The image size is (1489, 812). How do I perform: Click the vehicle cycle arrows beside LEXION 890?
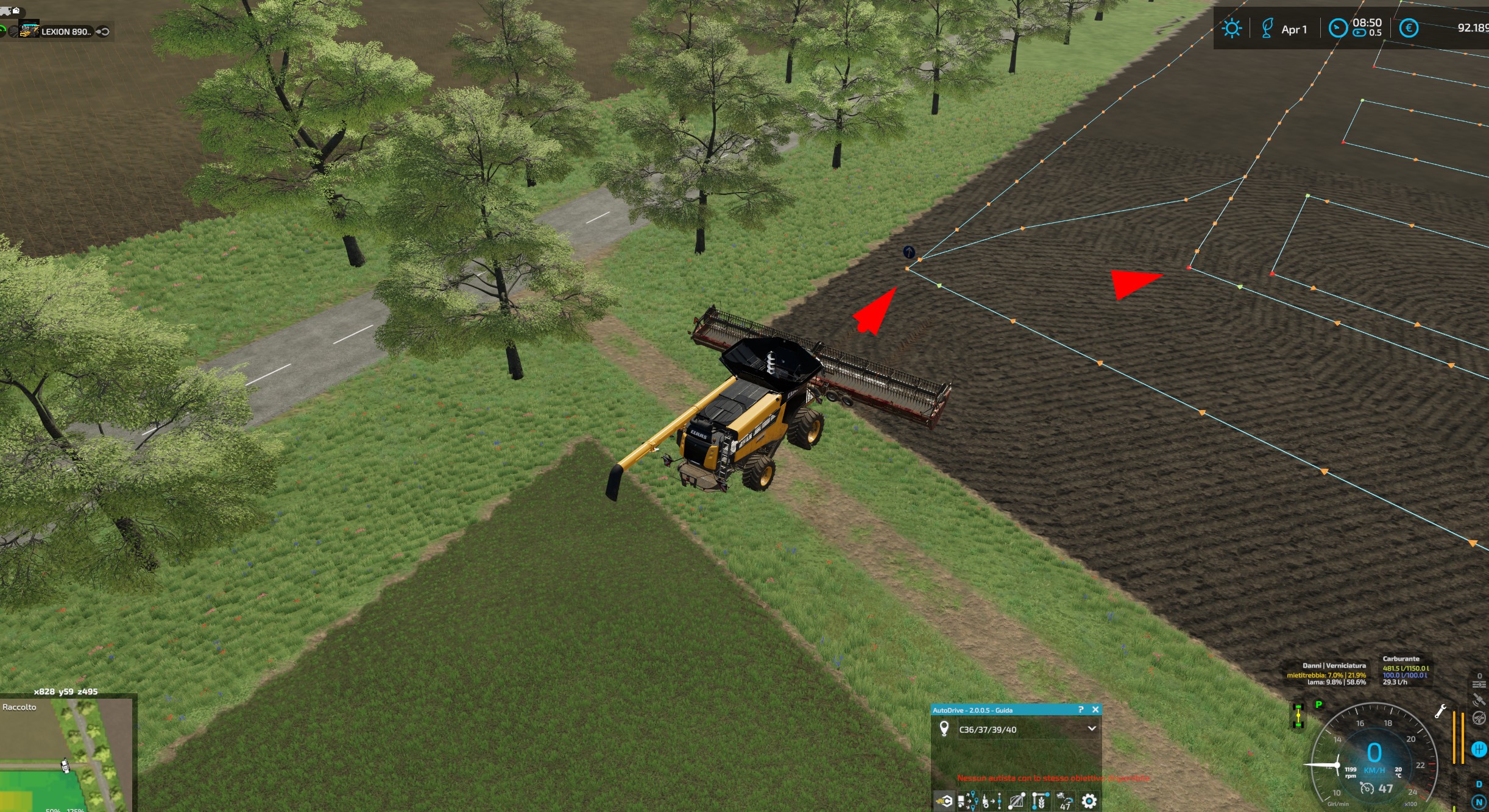click(103, 32)
